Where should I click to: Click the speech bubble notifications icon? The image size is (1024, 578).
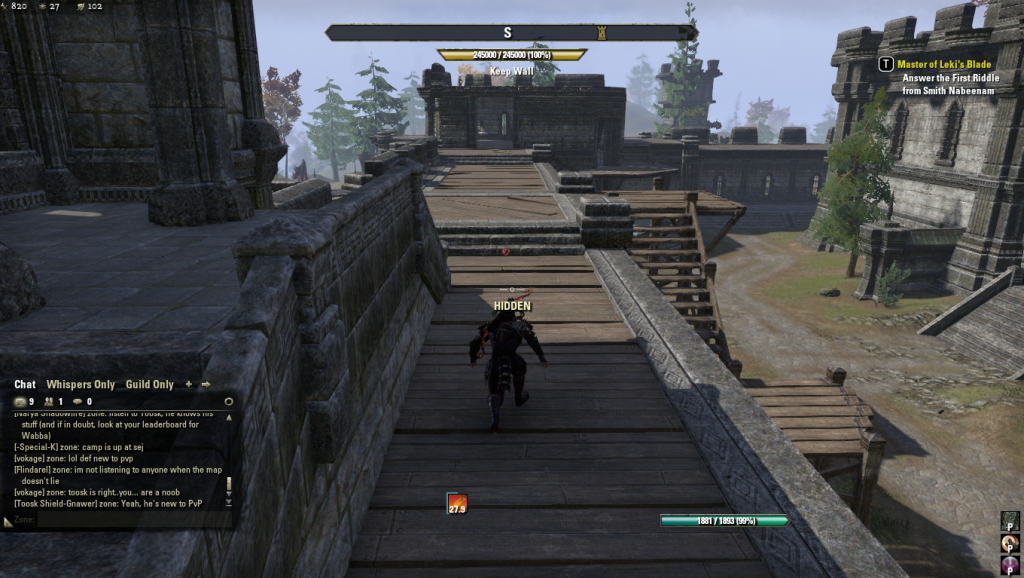[x=79, y=402]
